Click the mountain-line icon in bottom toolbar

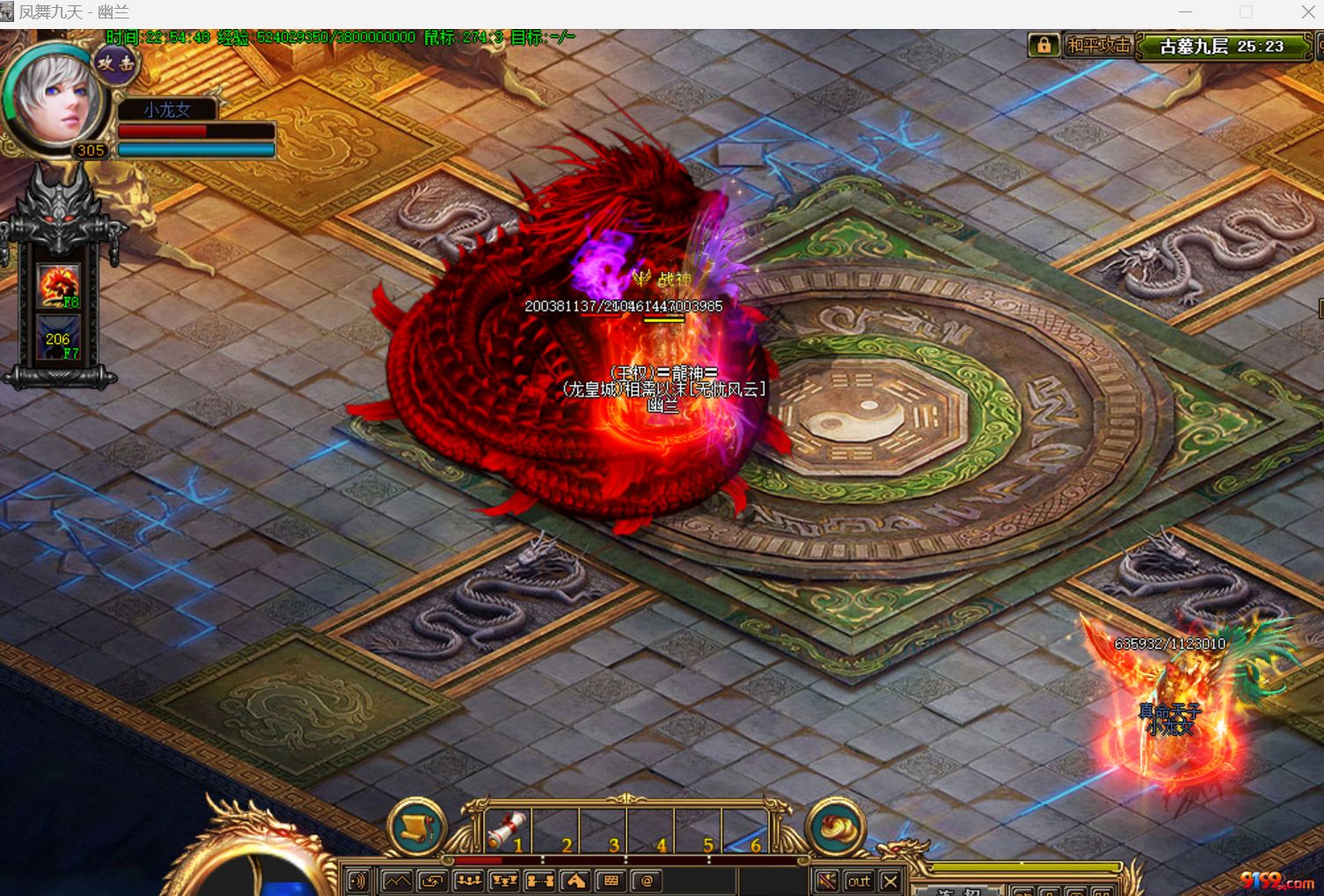[x=398, y=881]
